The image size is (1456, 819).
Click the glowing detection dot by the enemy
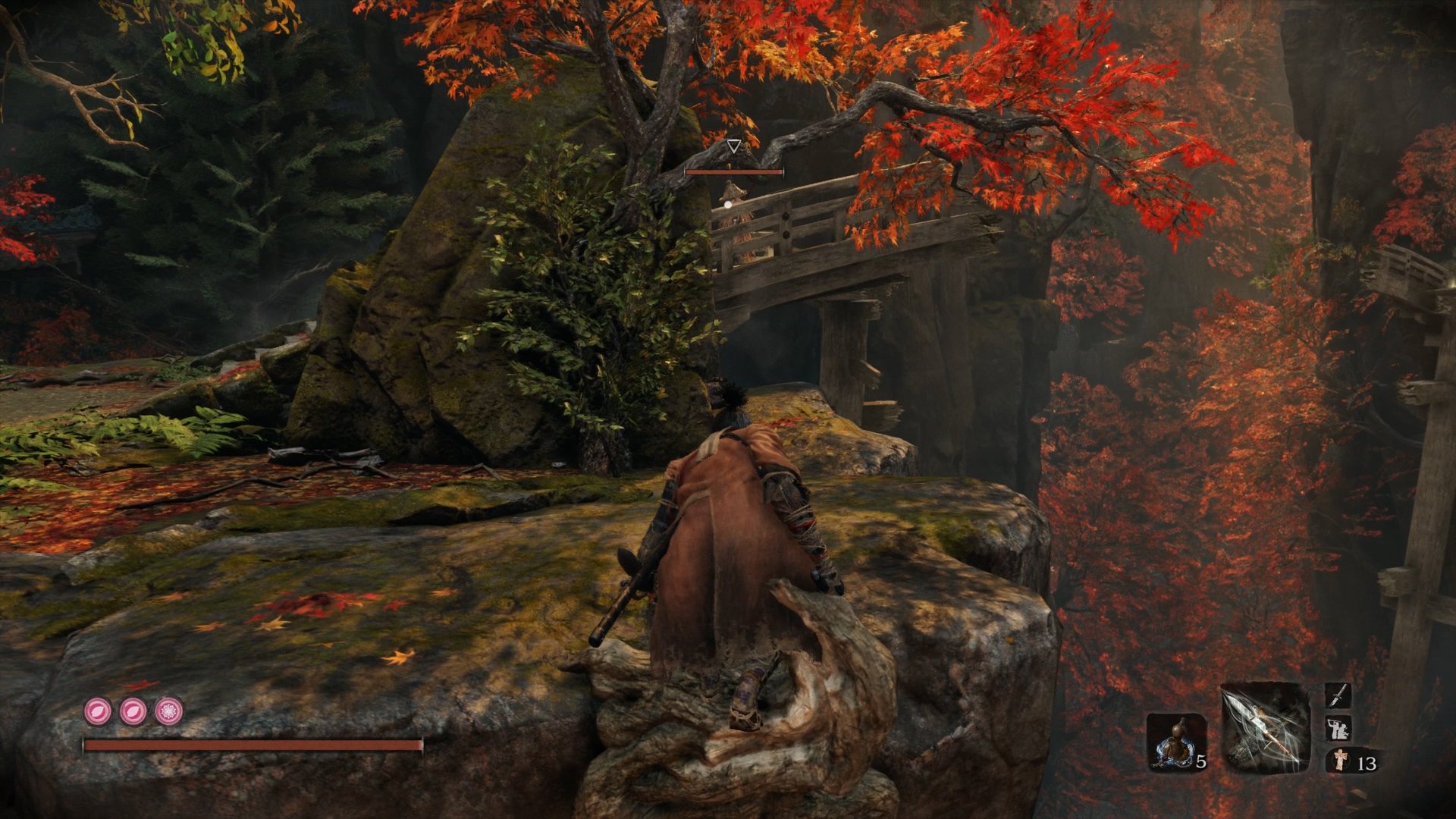point(728,205)
